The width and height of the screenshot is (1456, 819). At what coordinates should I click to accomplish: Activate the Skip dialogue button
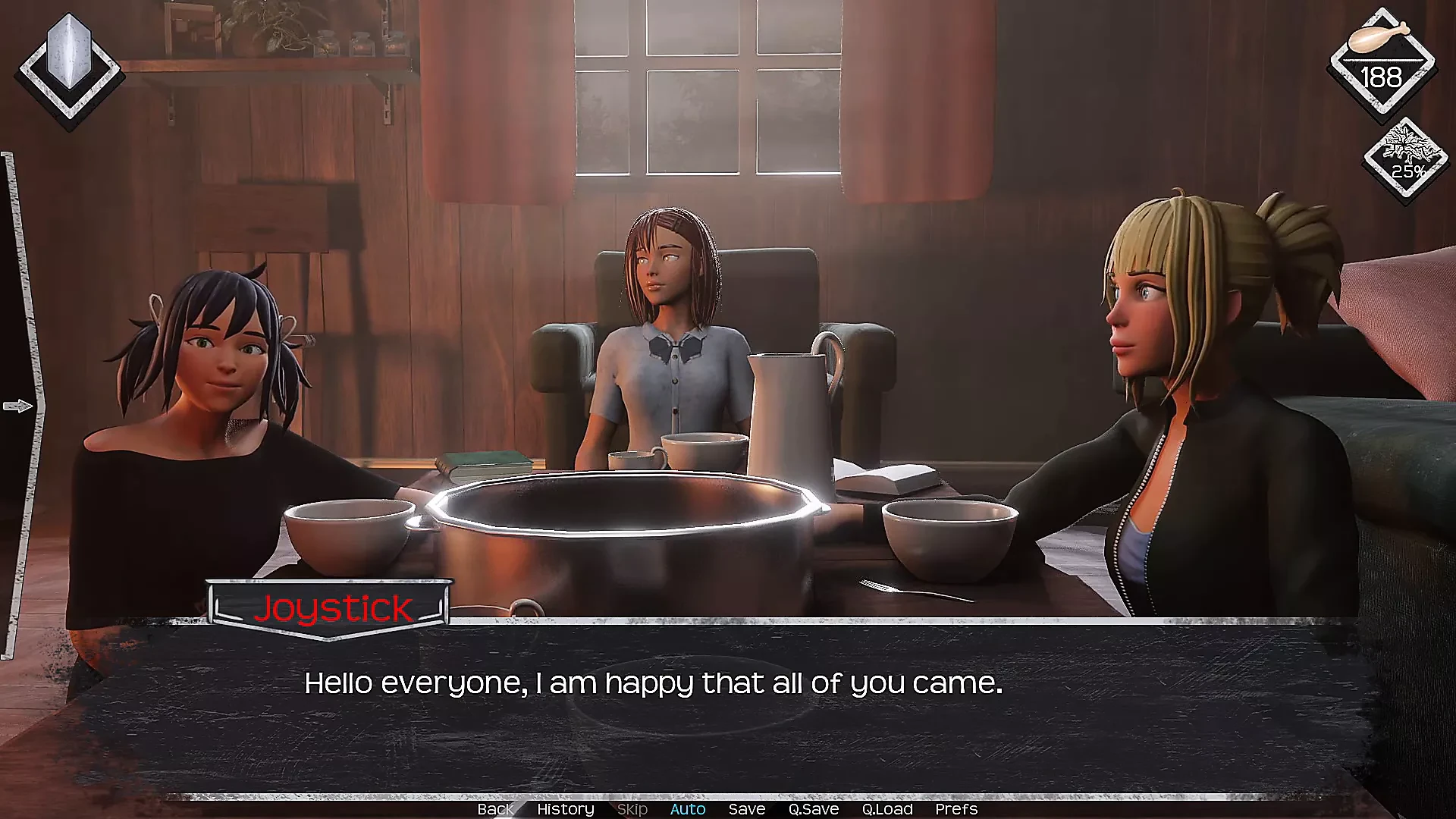[632, 809]
